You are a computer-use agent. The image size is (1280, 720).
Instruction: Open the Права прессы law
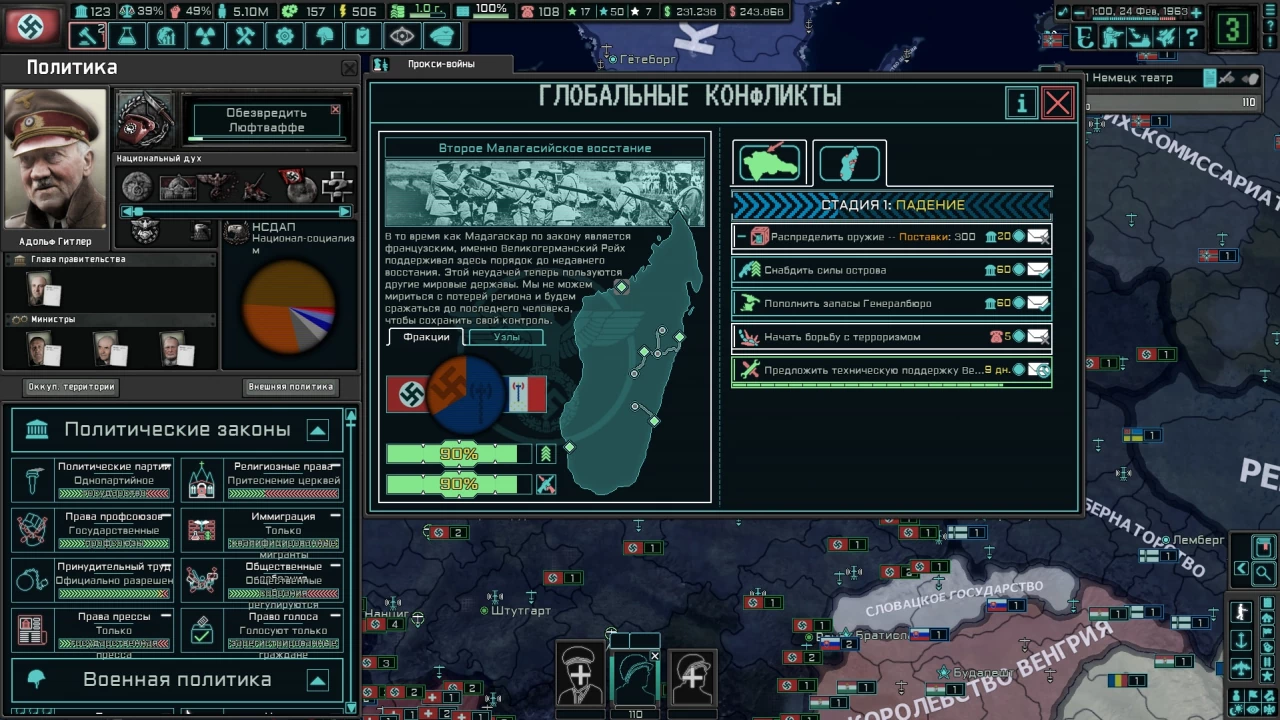93,630
